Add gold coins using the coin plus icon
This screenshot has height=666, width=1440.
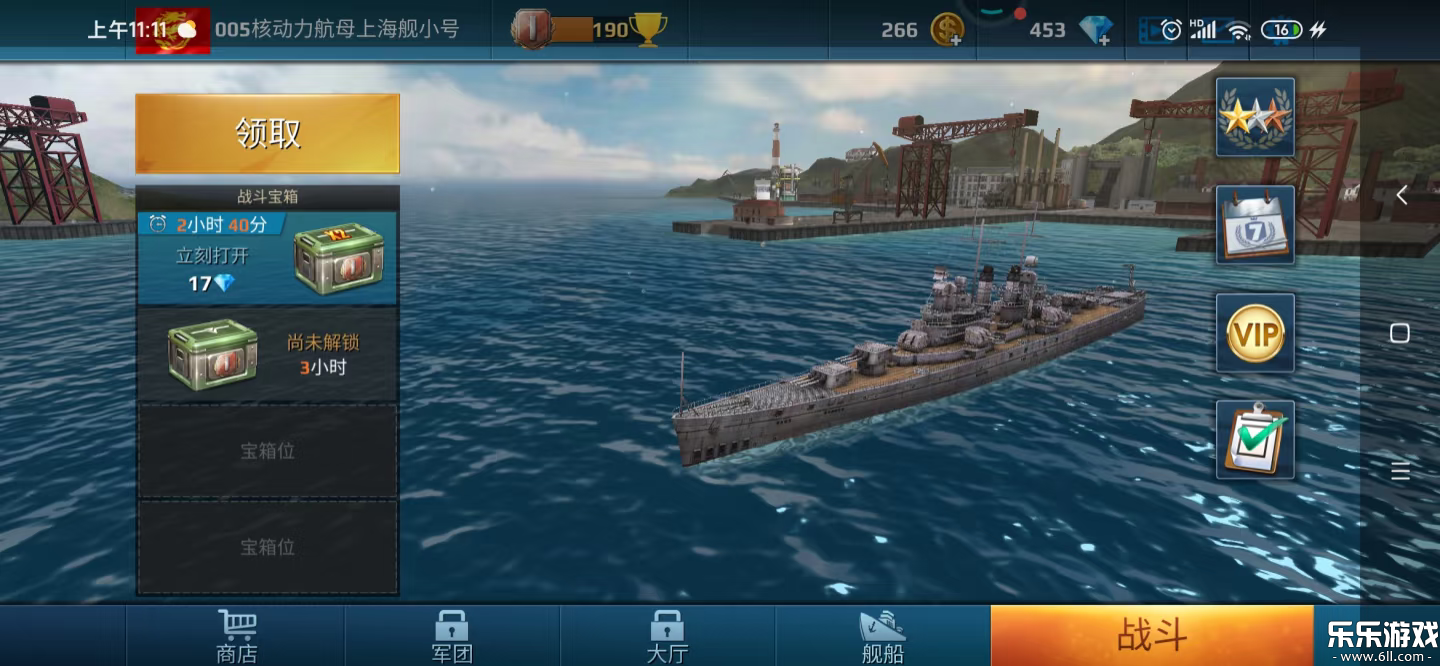click(x=947, y=30)
